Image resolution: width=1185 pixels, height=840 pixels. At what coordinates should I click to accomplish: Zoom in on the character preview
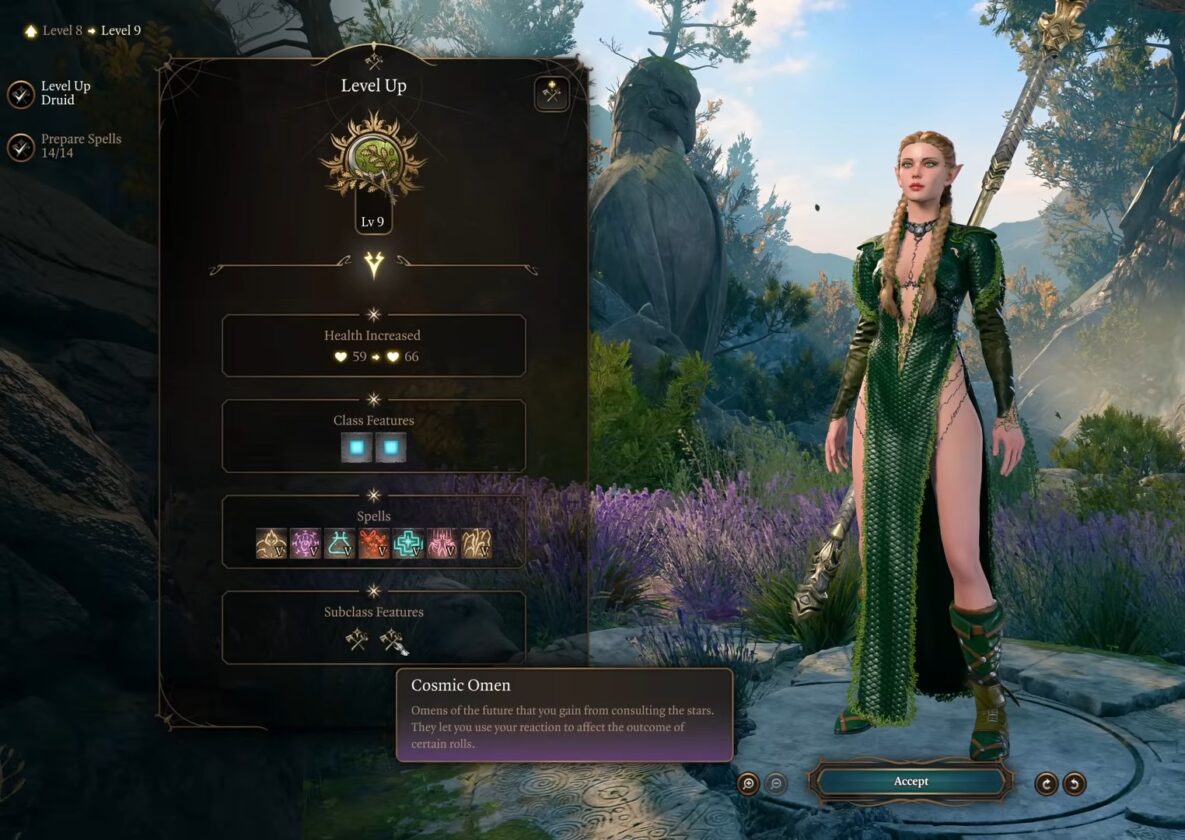point(748,783)
